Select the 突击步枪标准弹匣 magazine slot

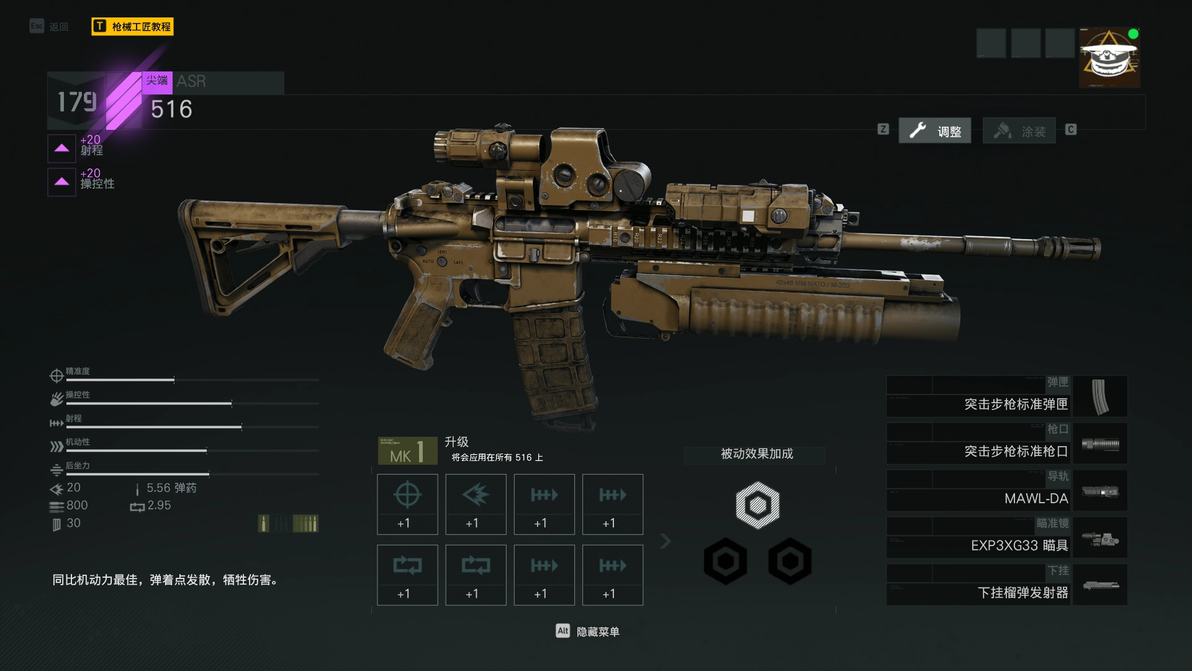pyautogui.click(x=1006, y=397)
